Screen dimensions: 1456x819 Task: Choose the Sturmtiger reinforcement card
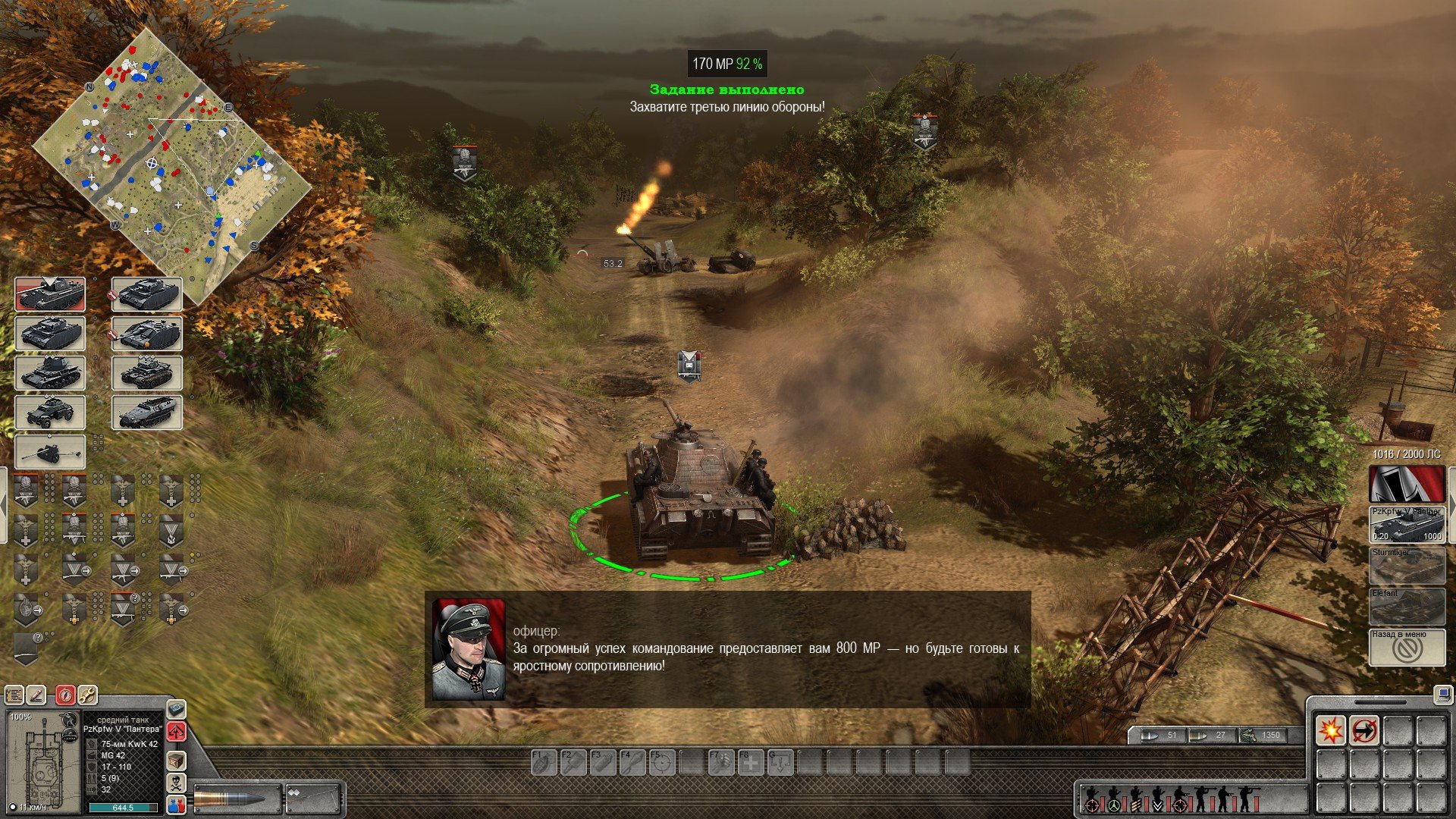click(1407, 566)
